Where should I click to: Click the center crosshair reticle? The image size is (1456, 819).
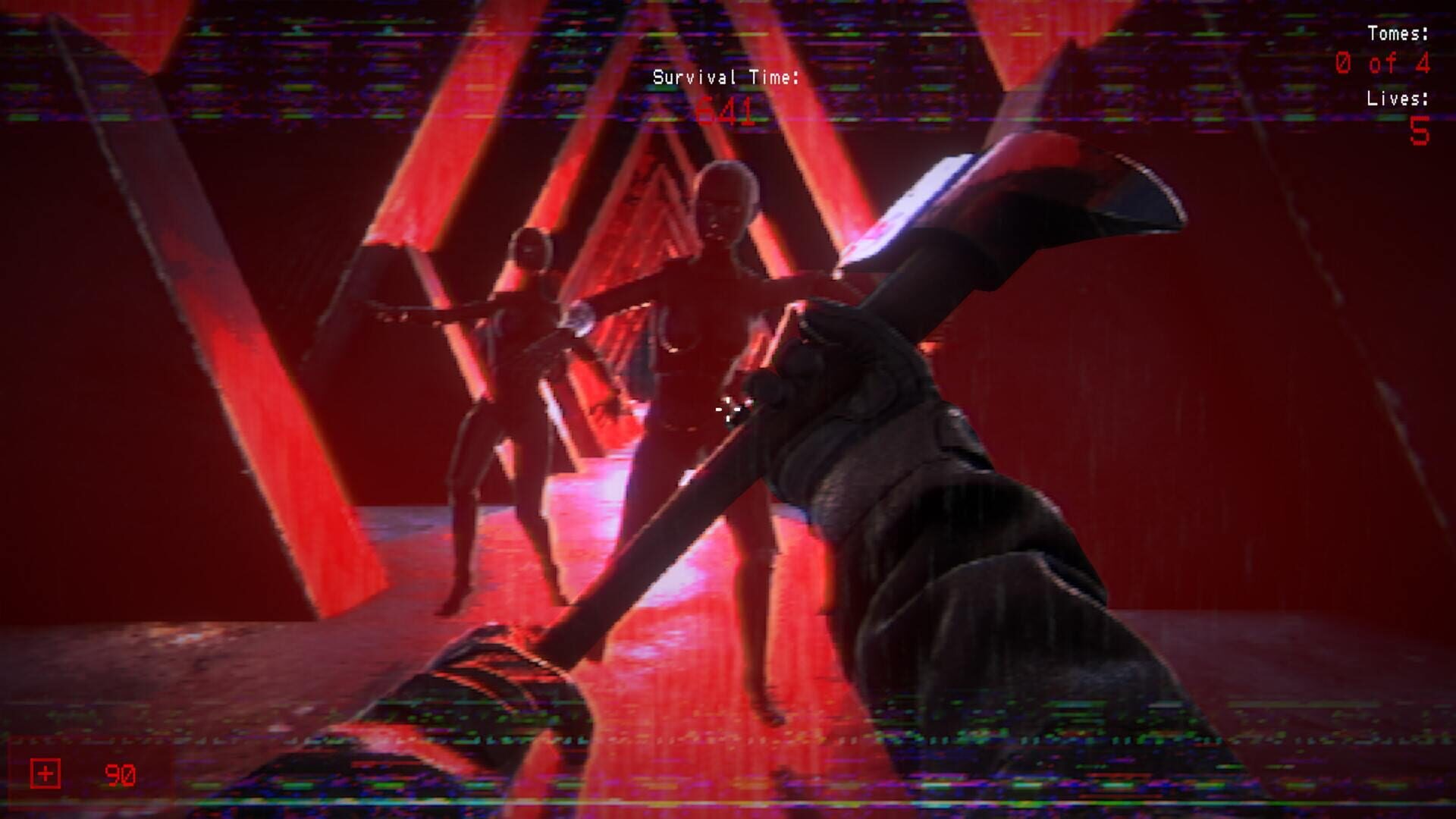726,409
